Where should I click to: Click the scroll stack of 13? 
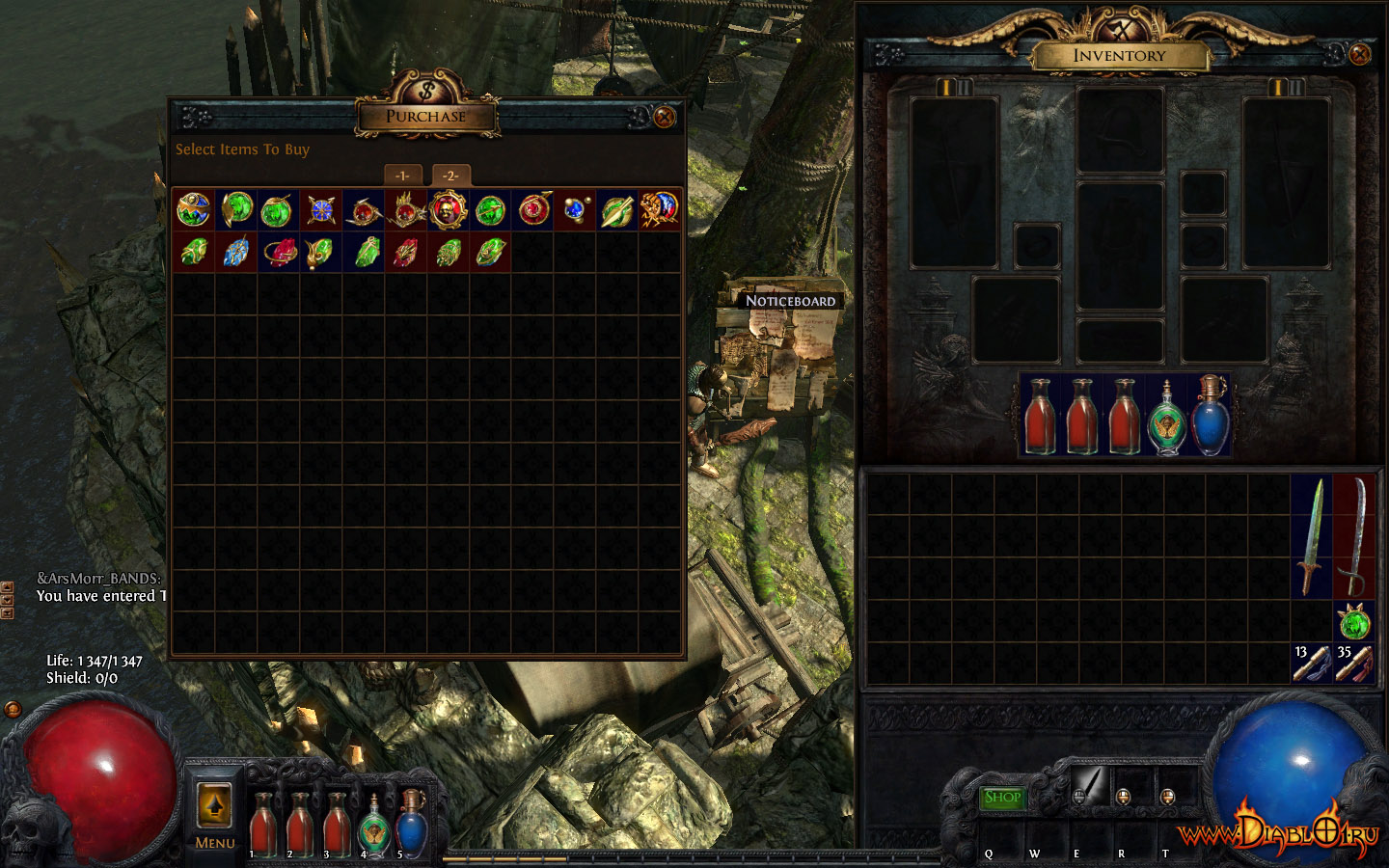tap(1311, 664)
